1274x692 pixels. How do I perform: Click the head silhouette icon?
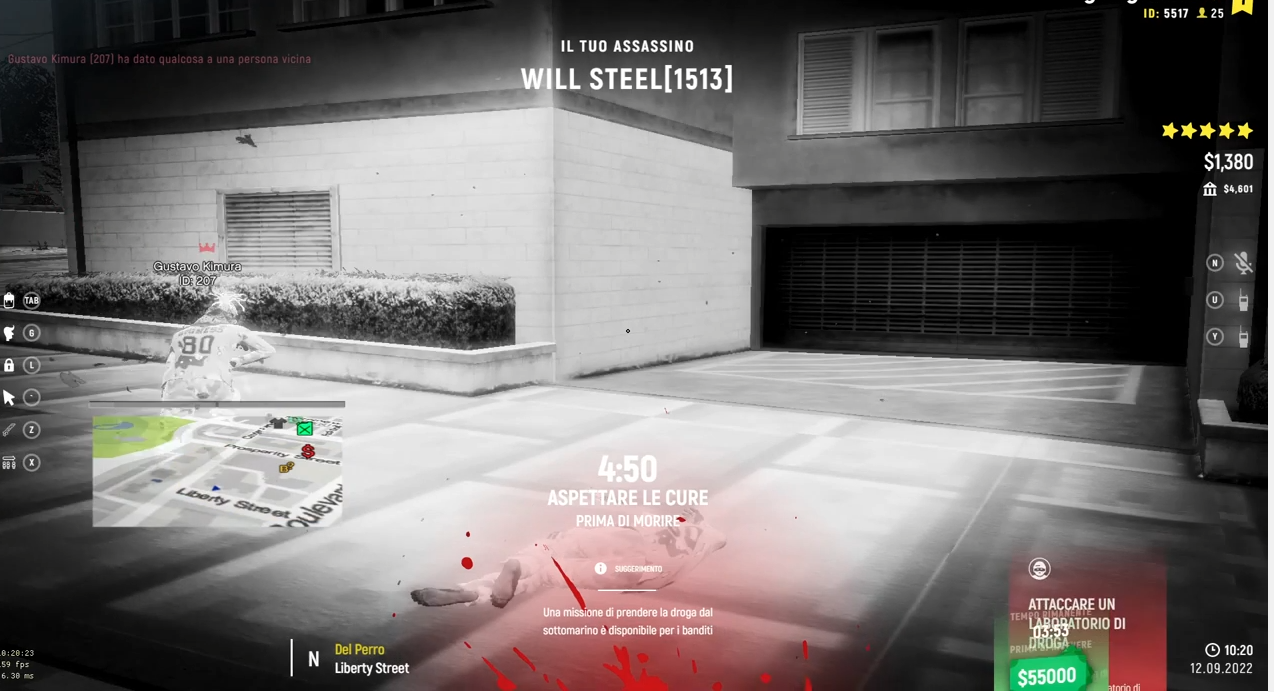(9, 334)
